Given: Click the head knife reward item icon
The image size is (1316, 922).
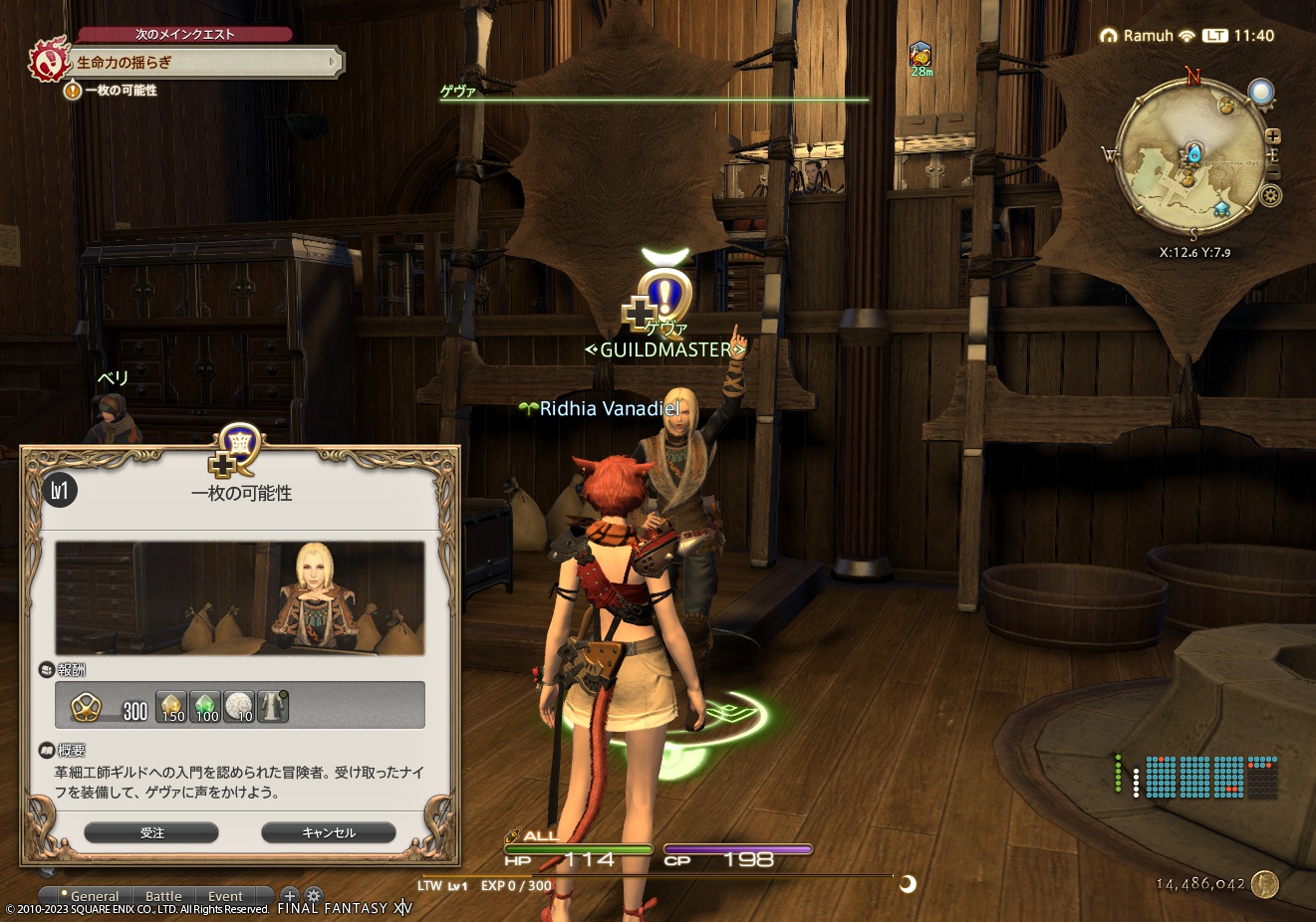Looking at the screenshot, I should 272,706.
